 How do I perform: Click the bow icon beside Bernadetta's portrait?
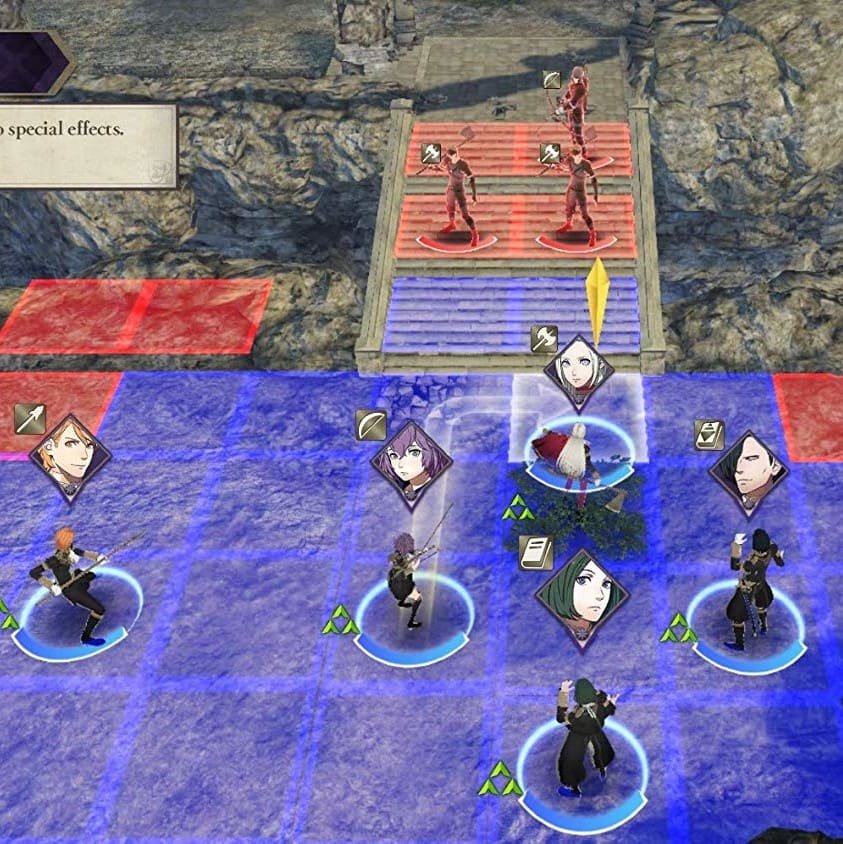point(371,425)
